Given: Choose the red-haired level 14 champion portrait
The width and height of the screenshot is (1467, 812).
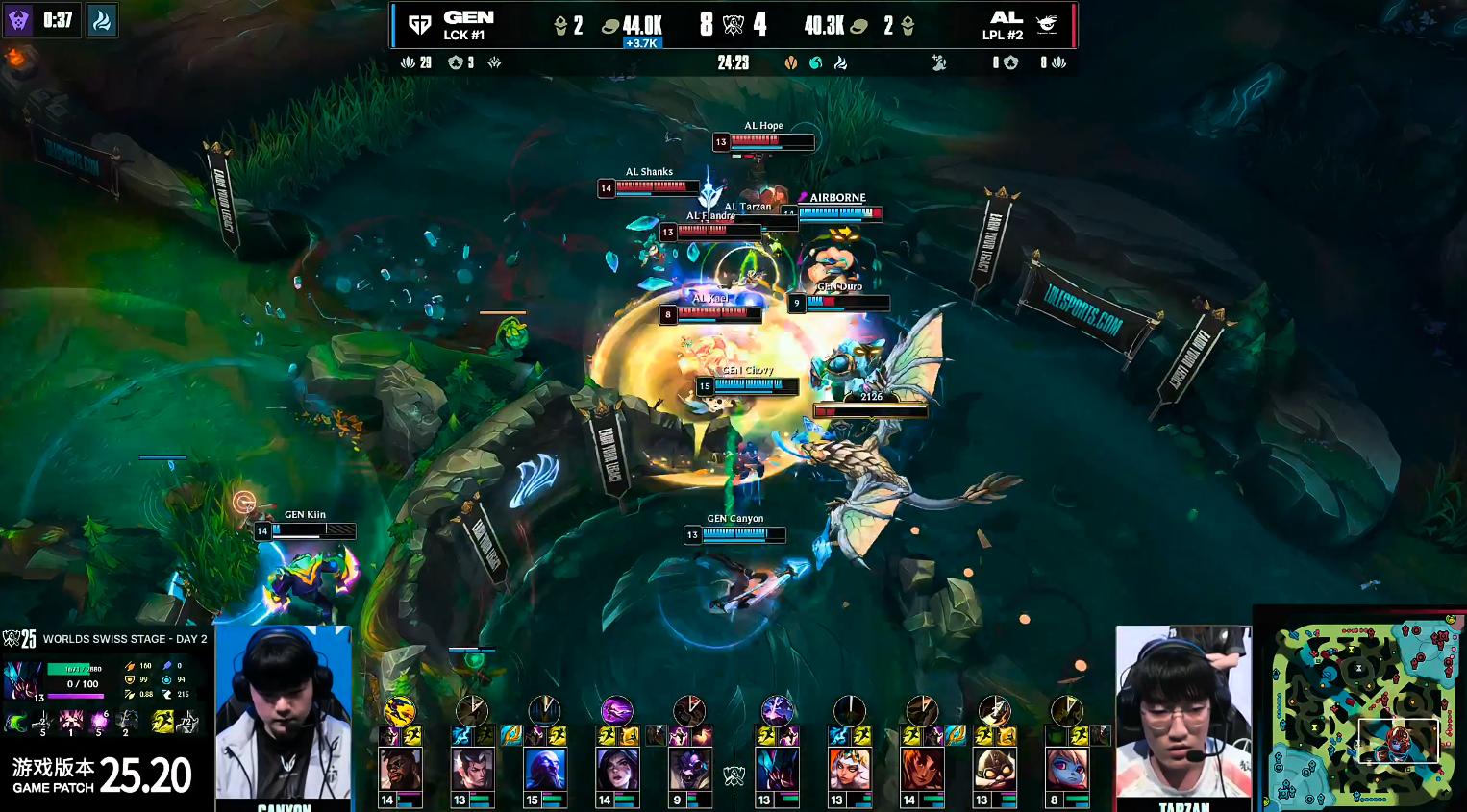Looking at the screenshot, I should point(922,771).
